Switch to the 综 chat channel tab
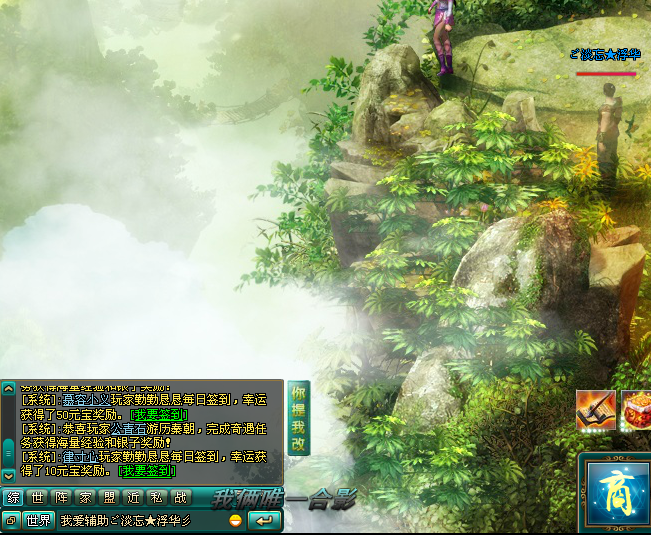This screenshot has height=535, width=651. click(x=14, y=497)
